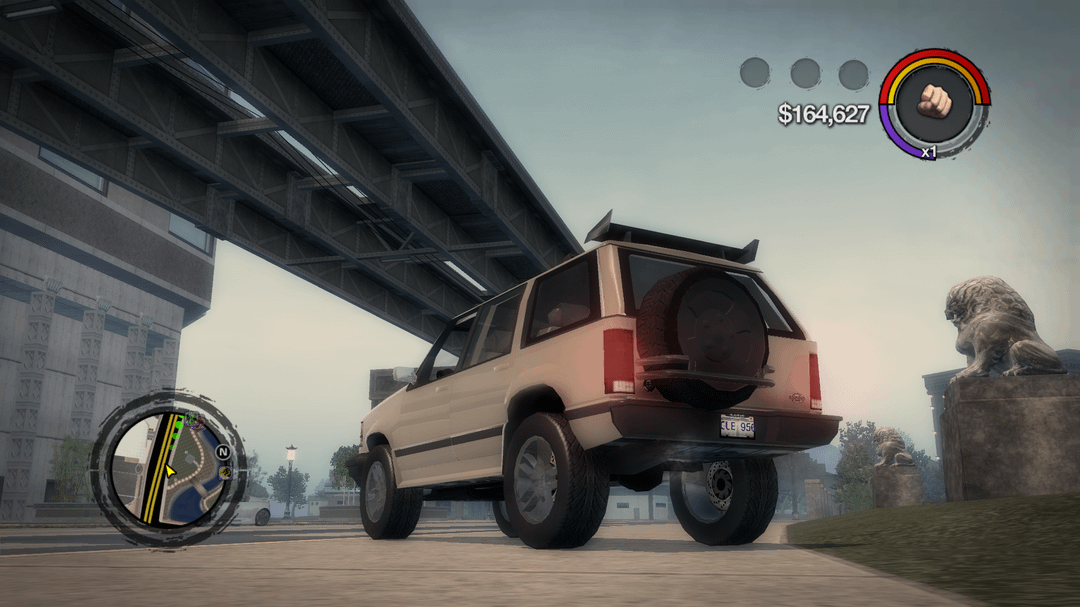Viewport: 1080px width, 607px height.
Task: Click the fist weapon icon
Action: [x=934, y=102]
